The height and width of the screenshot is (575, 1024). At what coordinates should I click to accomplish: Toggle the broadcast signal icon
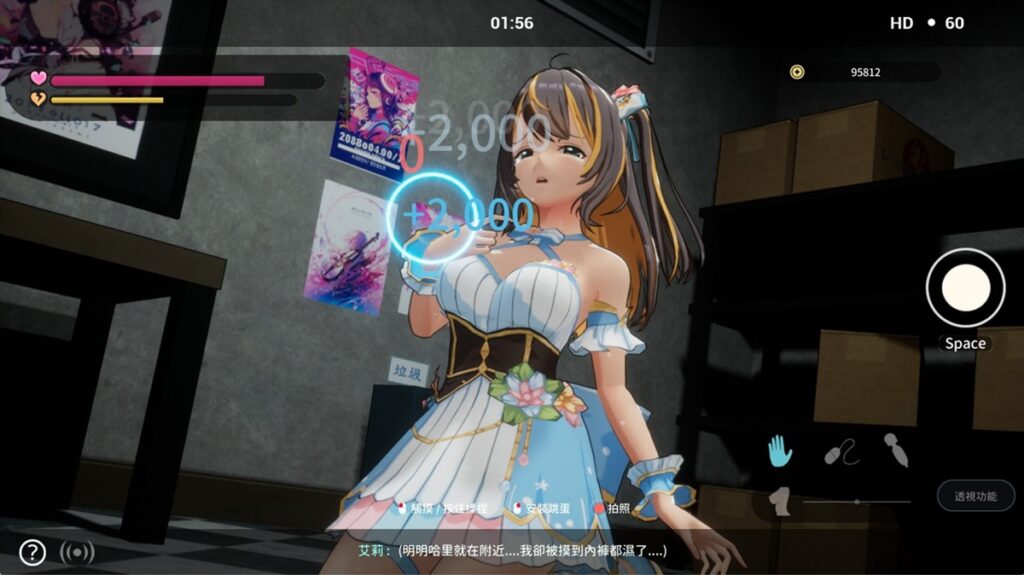click(77, 552)
